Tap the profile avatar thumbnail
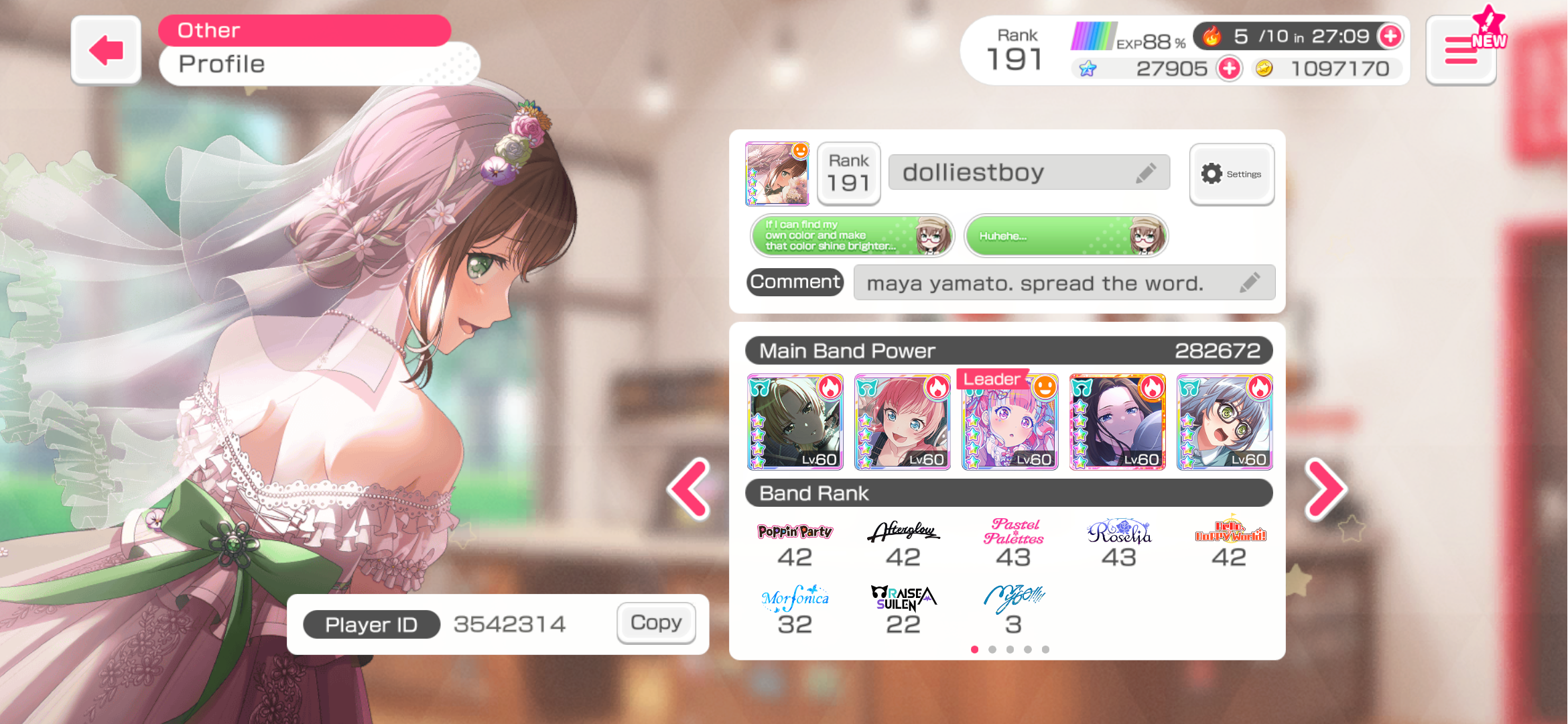 click(x=777, y=174)
